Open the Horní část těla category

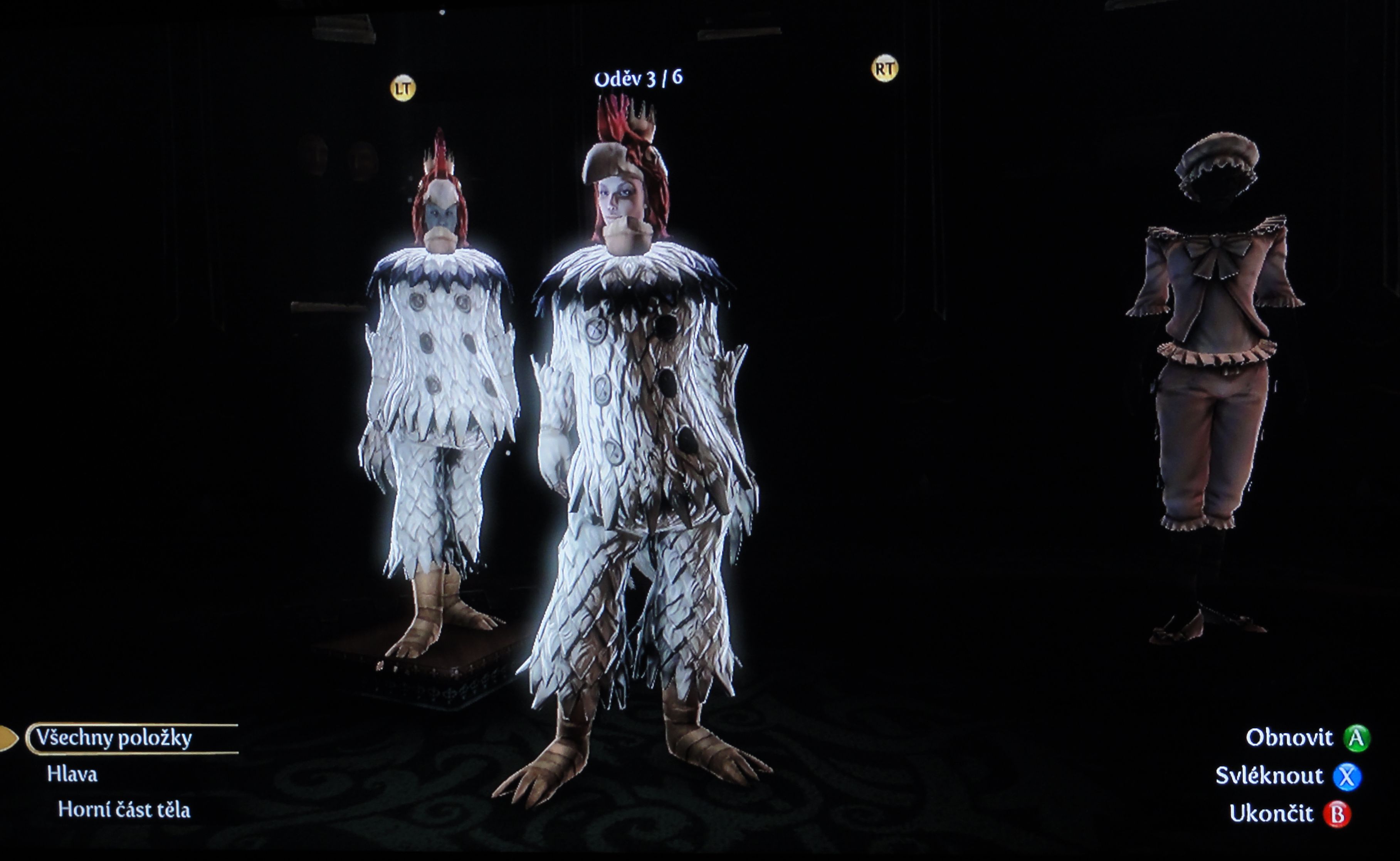click(124, 810)
